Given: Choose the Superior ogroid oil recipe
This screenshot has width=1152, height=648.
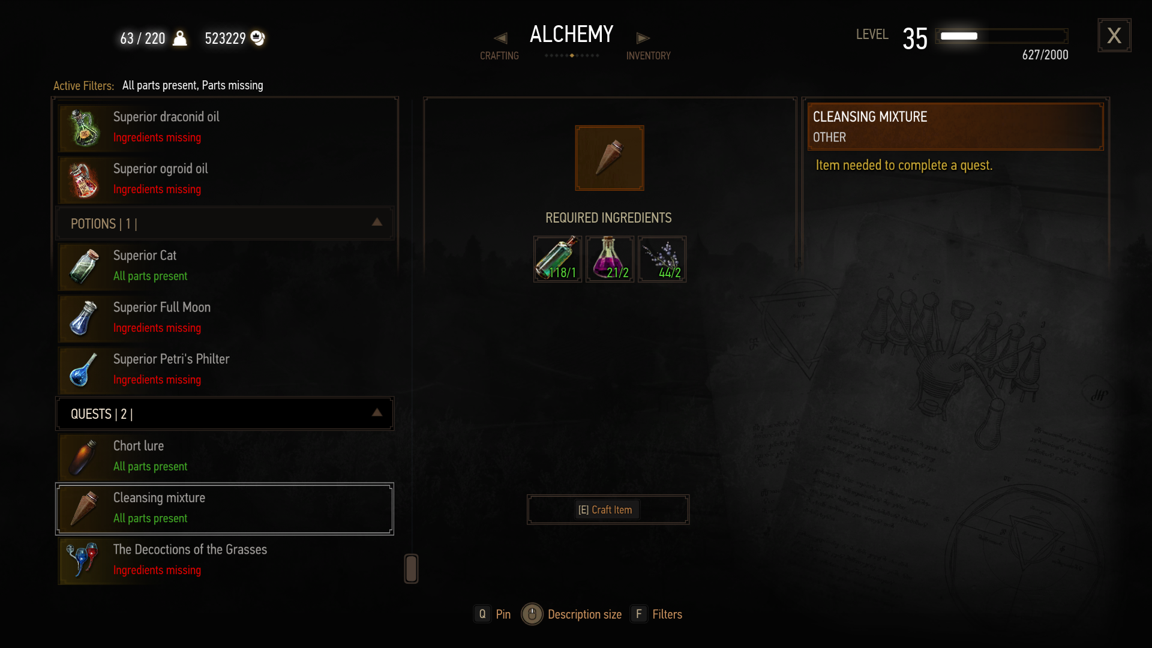Looking at the screenshot, I should click(x=225, y=179).
